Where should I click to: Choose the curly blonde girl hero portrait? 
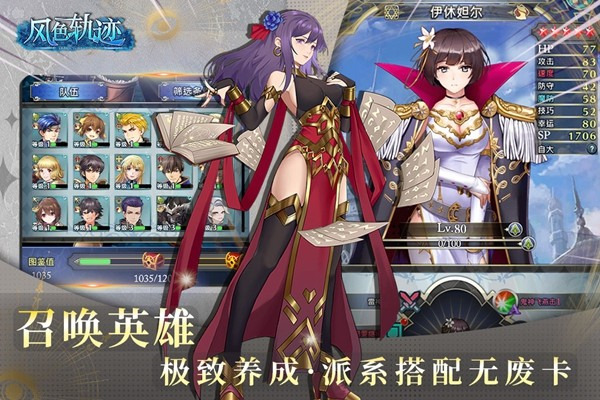[x=47, y=170]
